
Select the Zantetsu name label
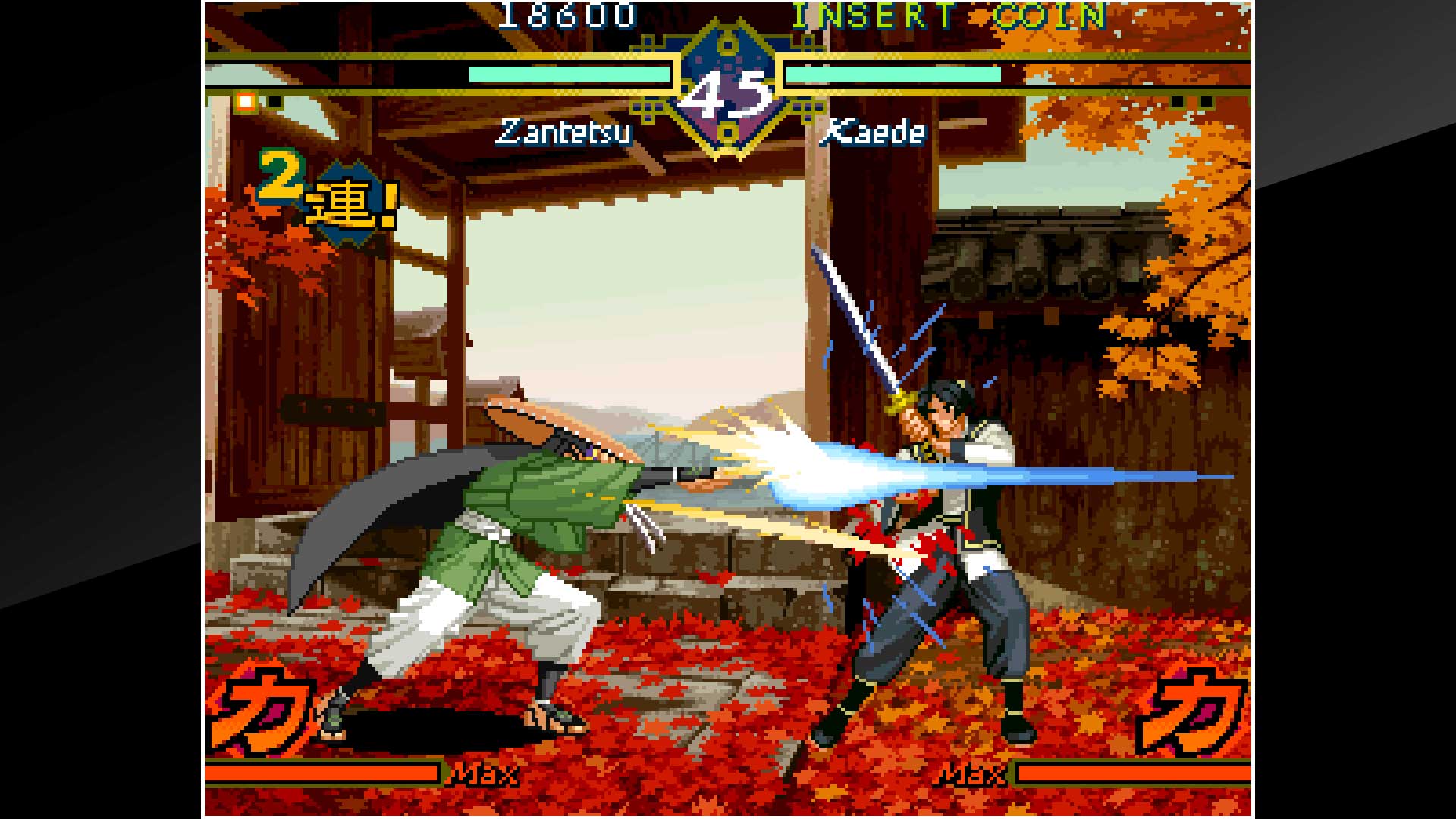point(563,133)
